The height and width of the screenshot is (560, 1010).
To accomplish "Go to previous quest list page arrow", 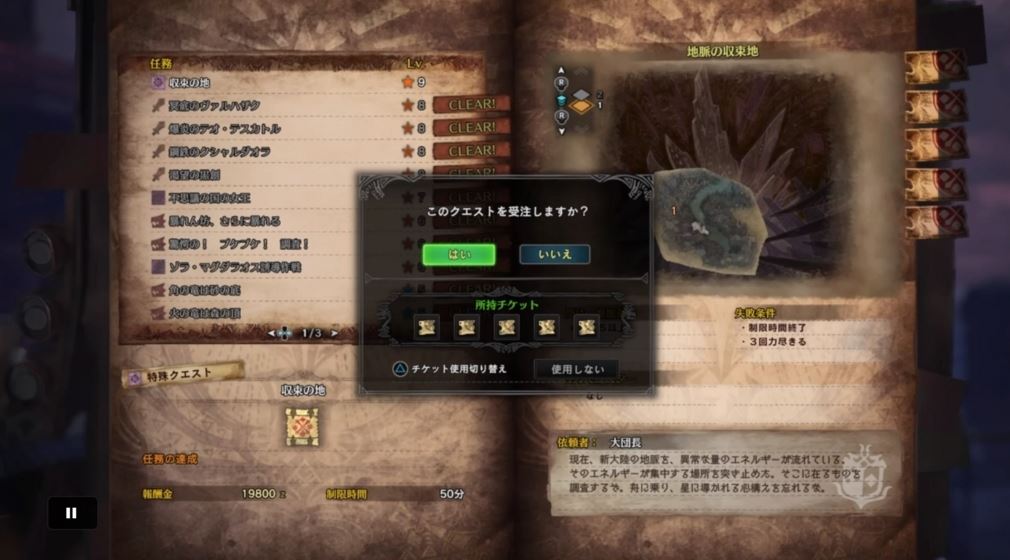I will pyautogui.click(x=270, y=333).
